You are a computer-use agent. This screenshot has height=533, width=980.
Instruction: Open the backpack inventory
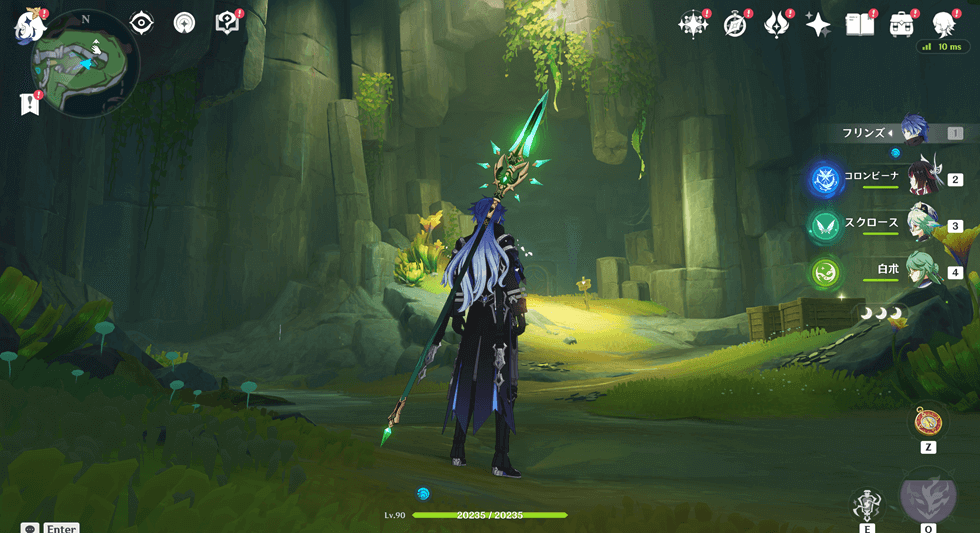(x=901, y=25)
